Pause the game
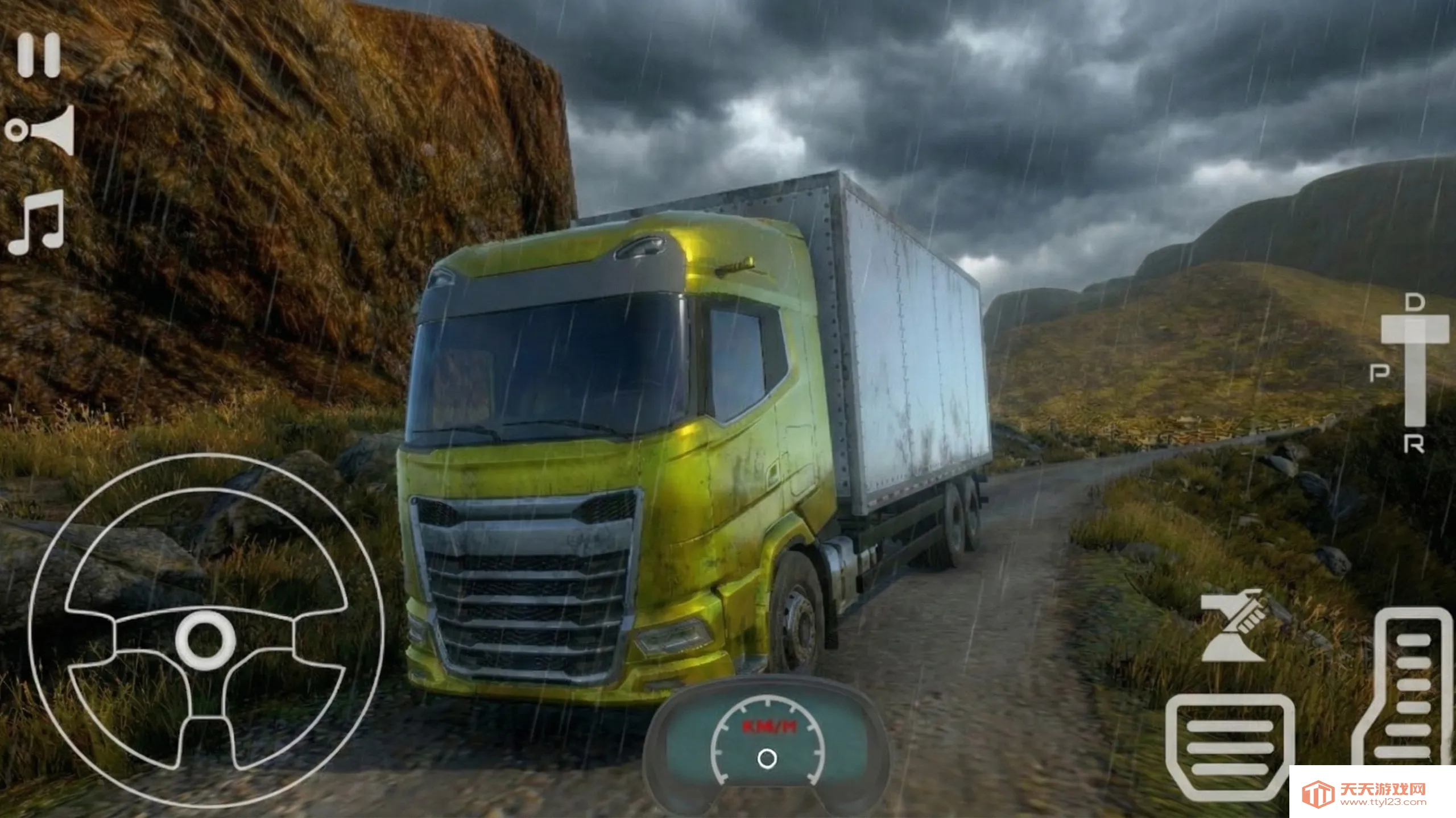Screen dimensions: 1456x818 pos(39,55)
